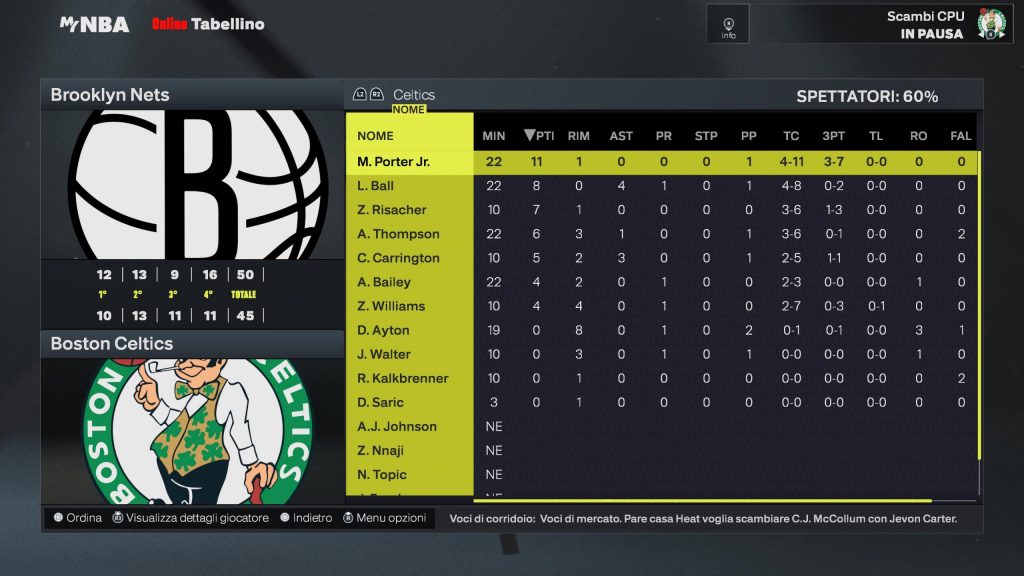Choose A. Bailey in the table
The image size is (1024, 576).
pos(385,282)
